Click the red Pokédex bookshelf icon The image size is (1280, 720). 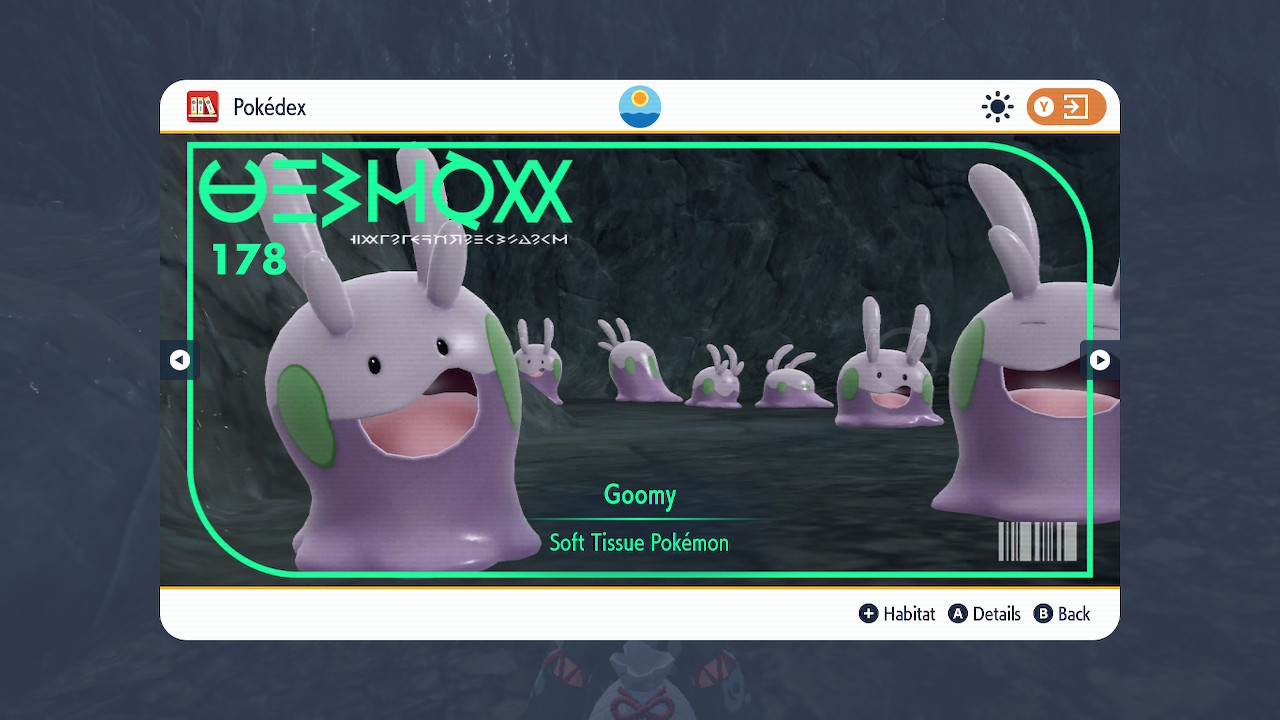coord(203,107)
